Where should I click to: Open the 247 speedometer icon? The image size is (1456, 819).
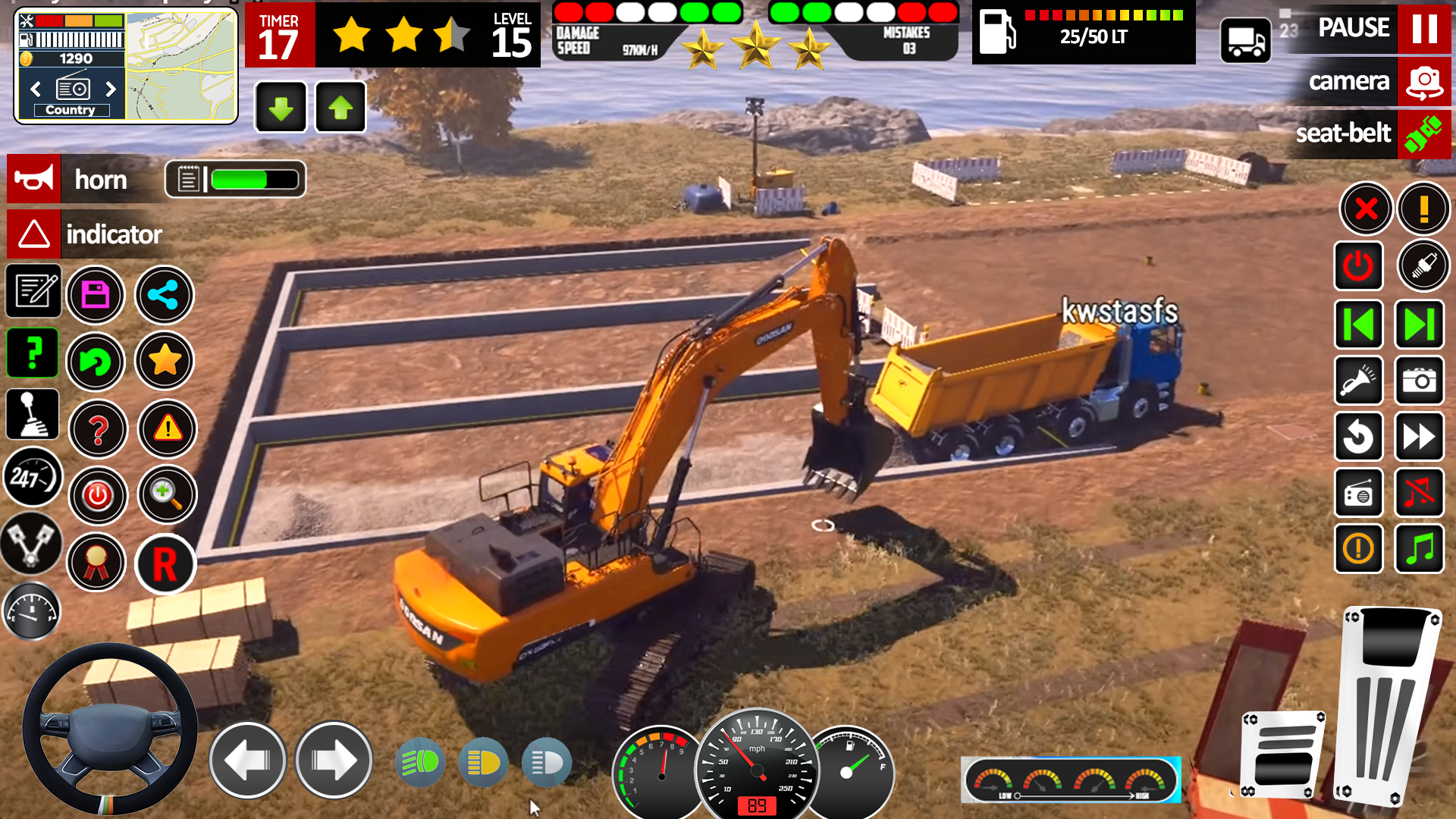click(32, 477)
